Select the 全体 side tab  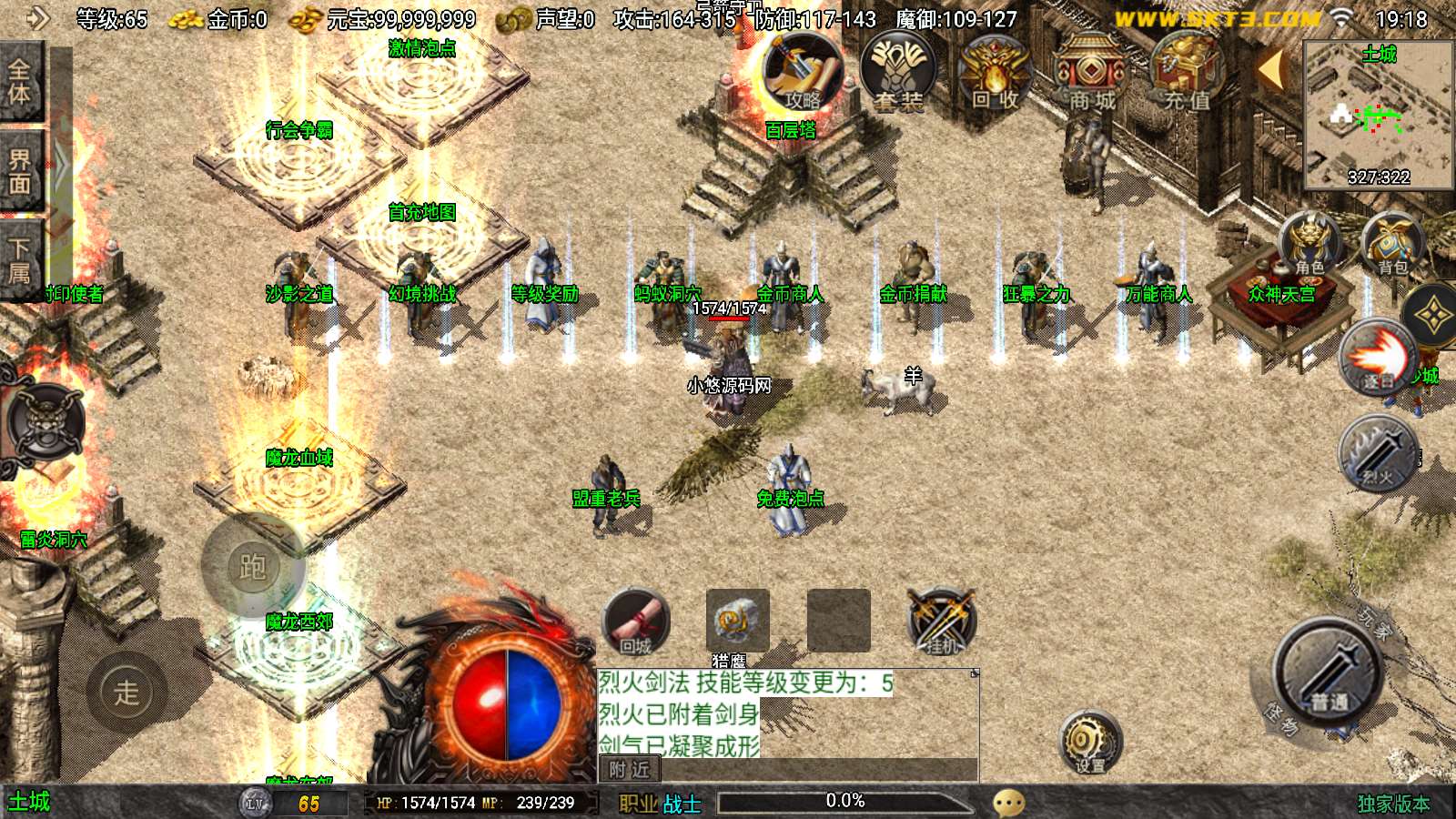point(20,82)
